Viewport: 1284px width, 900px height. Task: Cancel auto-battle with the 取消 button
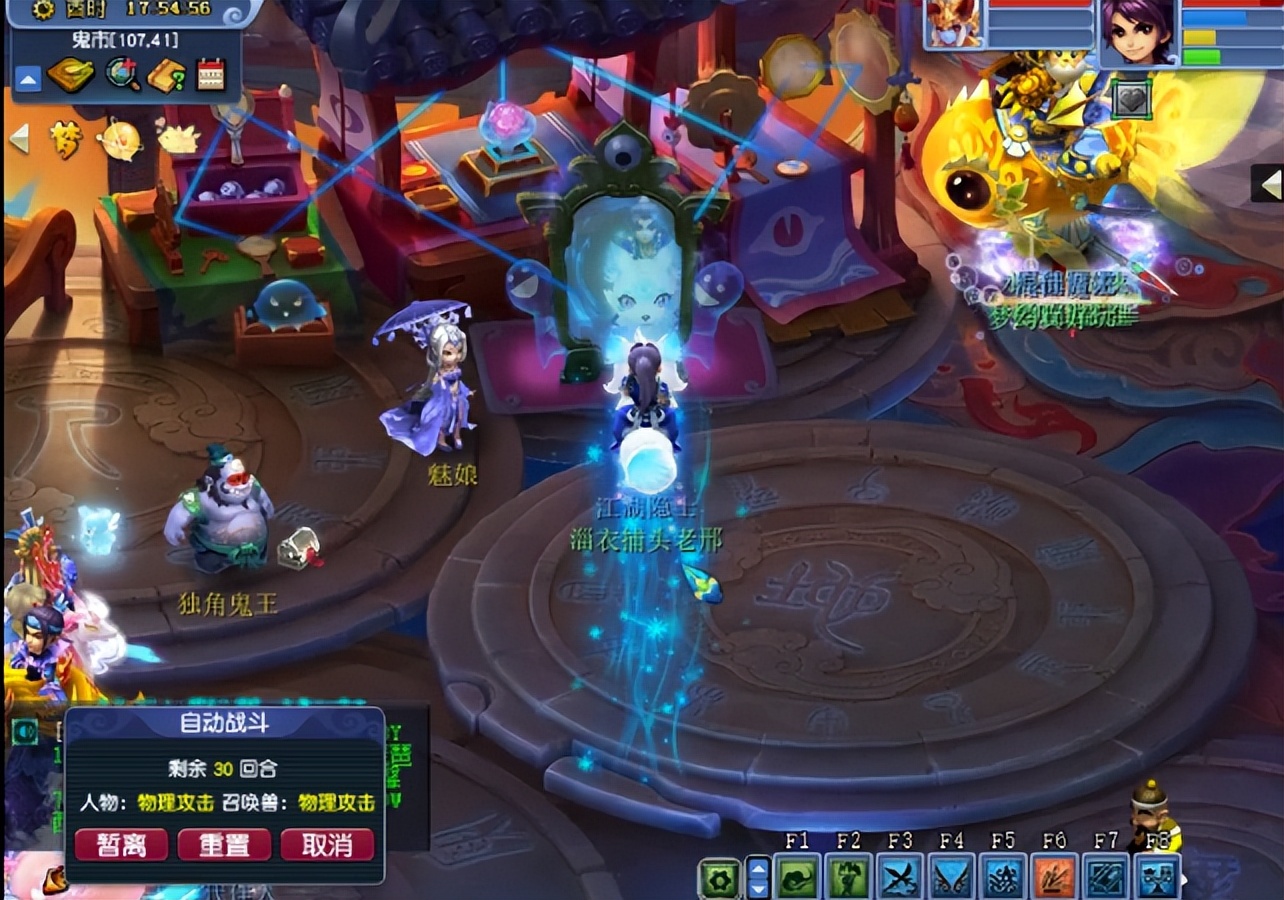[327, 845]
